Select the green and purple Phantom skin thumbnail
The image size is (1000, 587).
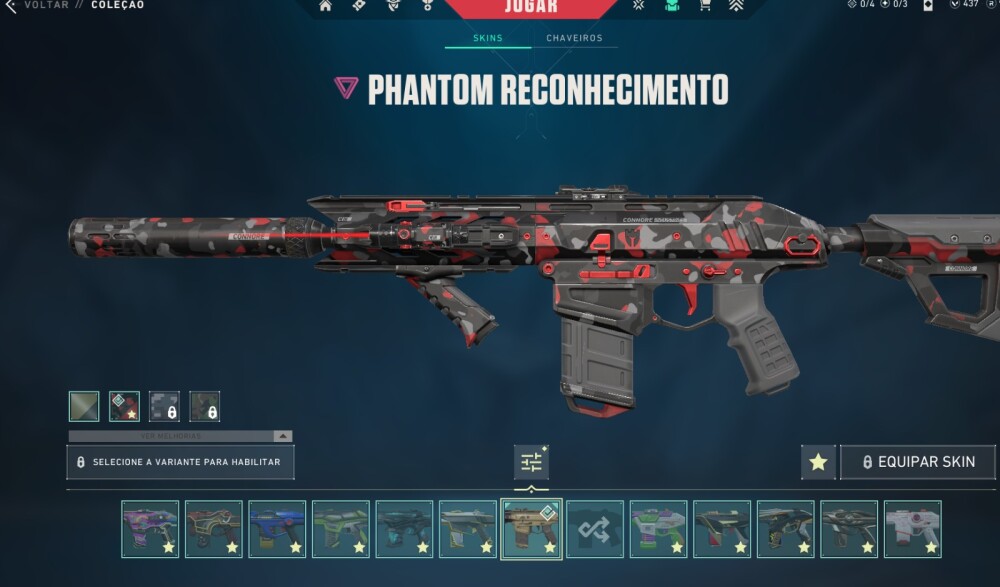[658, 529]
